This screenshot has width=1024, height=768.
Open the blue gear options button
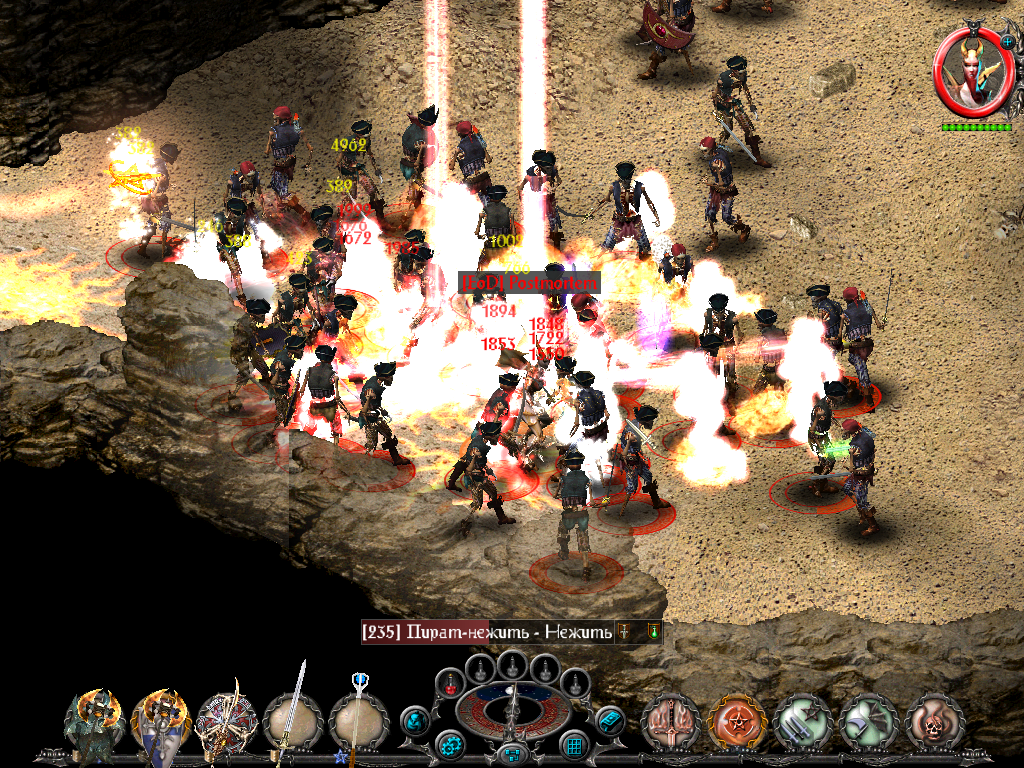[x=450, y=745]
